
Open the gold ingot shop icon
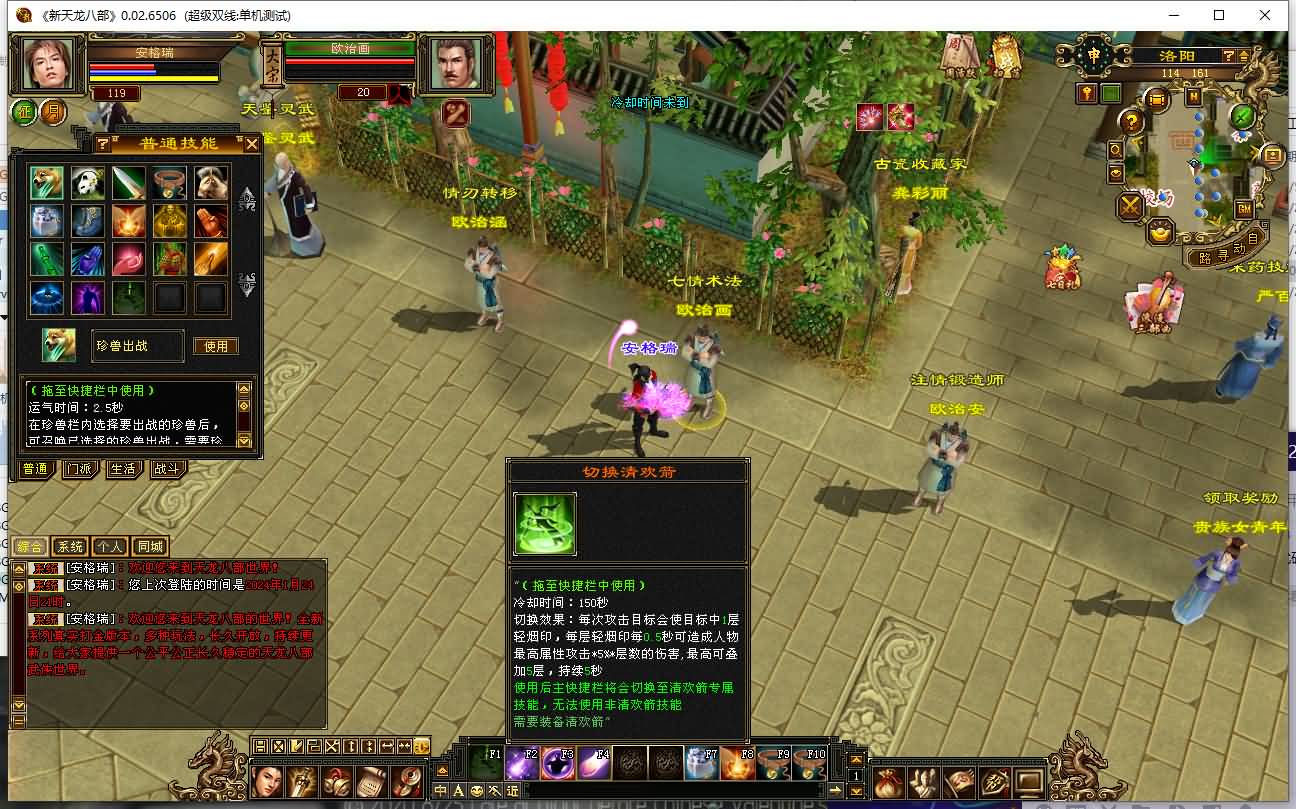tap(1160, 234)
